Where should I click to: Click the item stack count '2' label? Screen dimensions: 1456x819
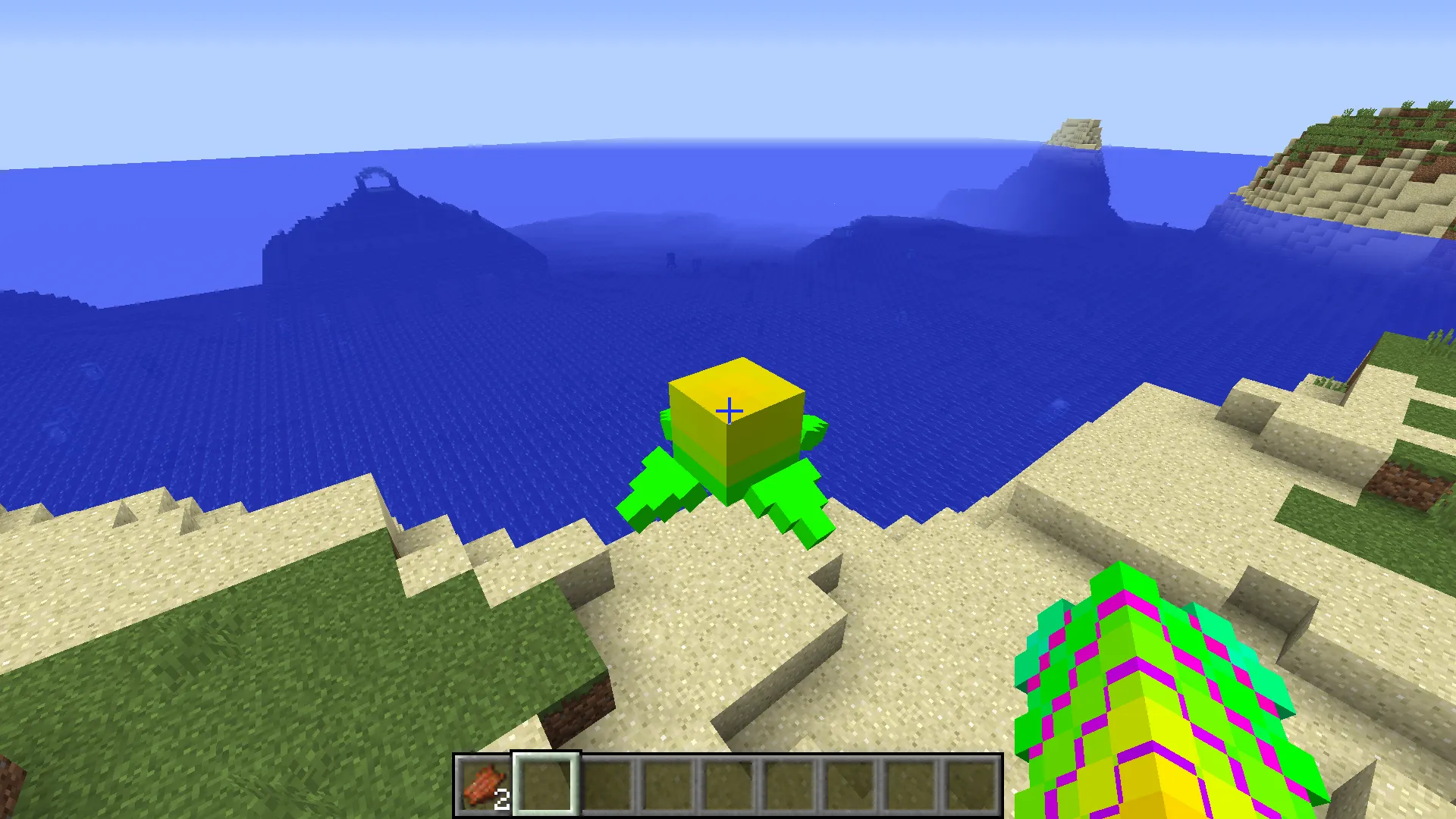point(503,799)
